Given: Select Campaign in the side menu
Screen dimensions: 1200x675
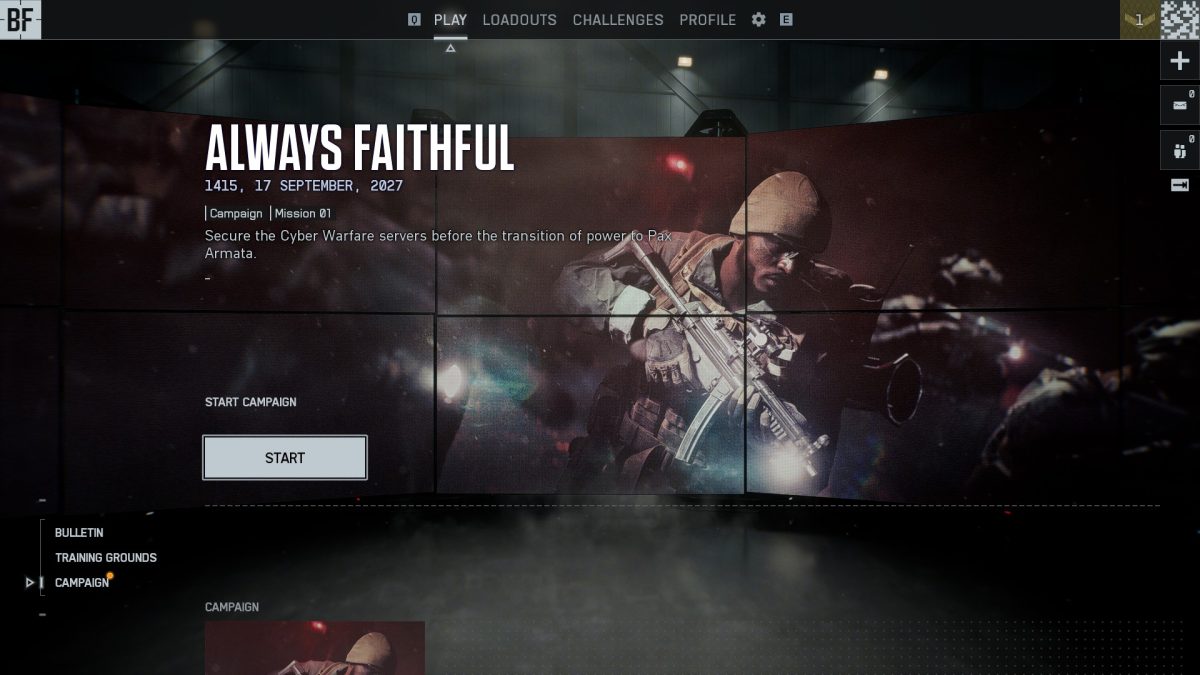Looking at the screenshot, I should tap(82, 583).
